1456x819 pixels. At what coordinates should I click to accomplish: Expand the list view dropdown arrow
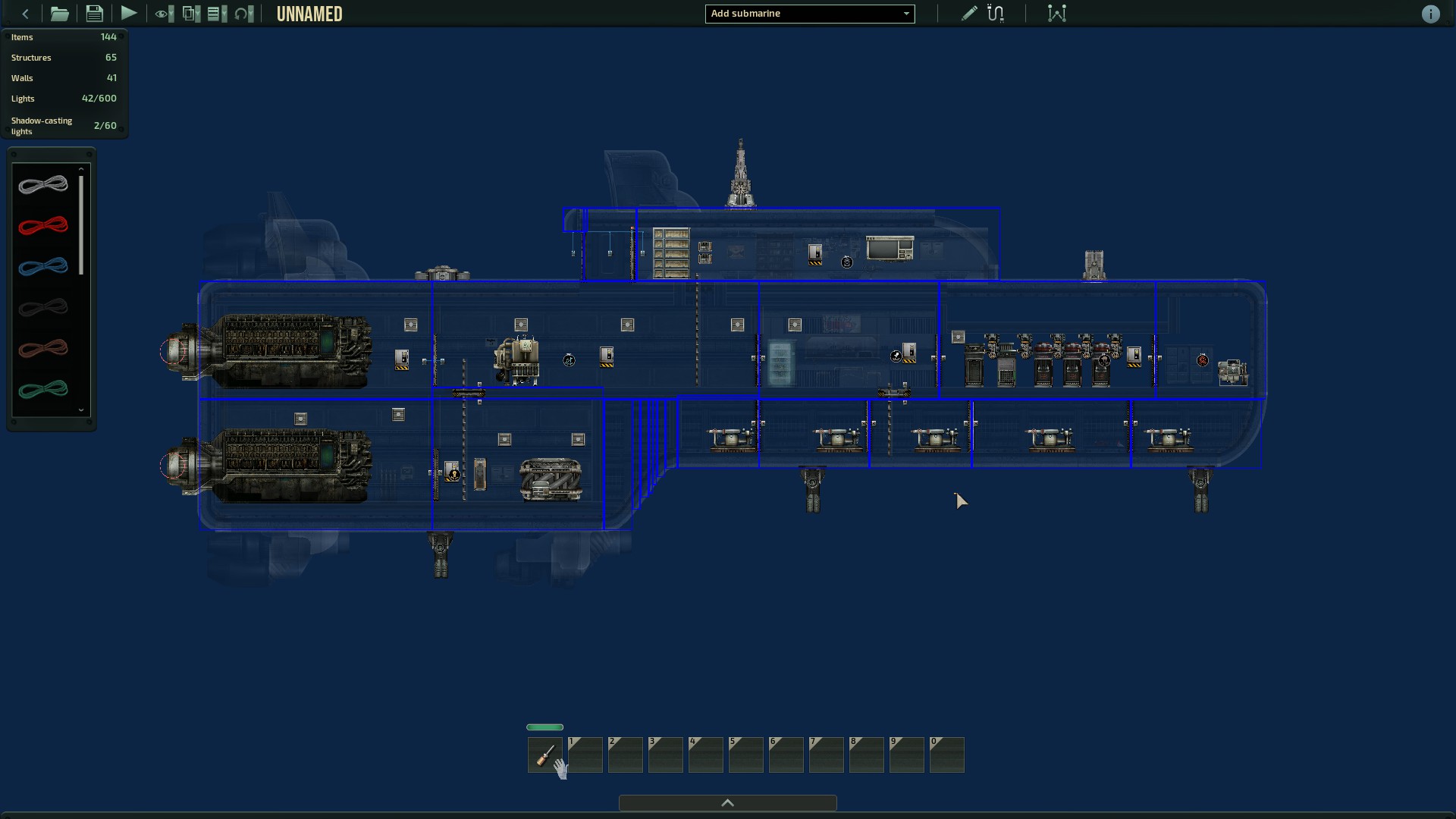(x=224, y=13)
